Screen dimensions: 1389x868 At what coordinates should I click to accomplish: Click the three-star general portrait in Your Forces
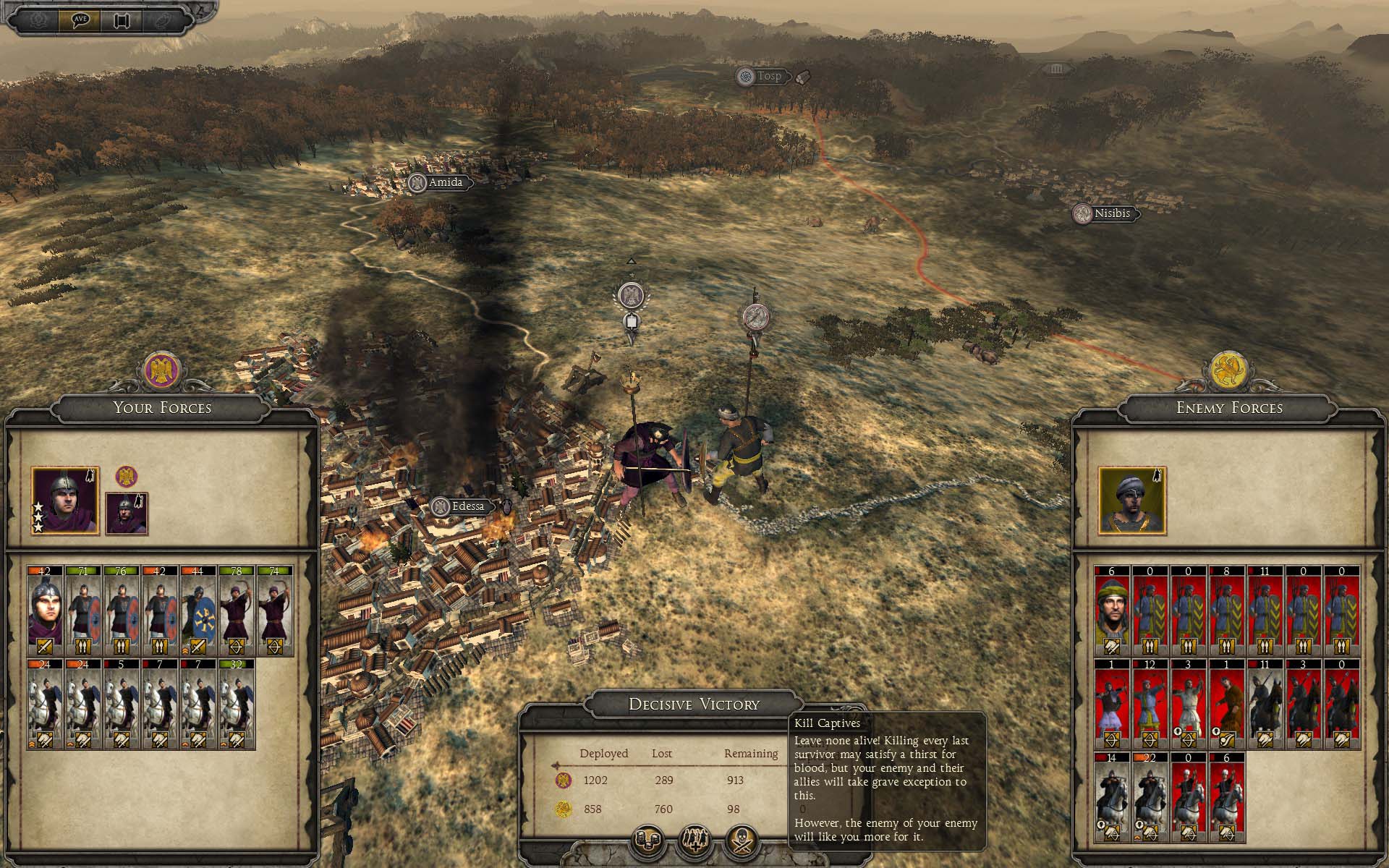pyautogui.click(x=65, y=501)
